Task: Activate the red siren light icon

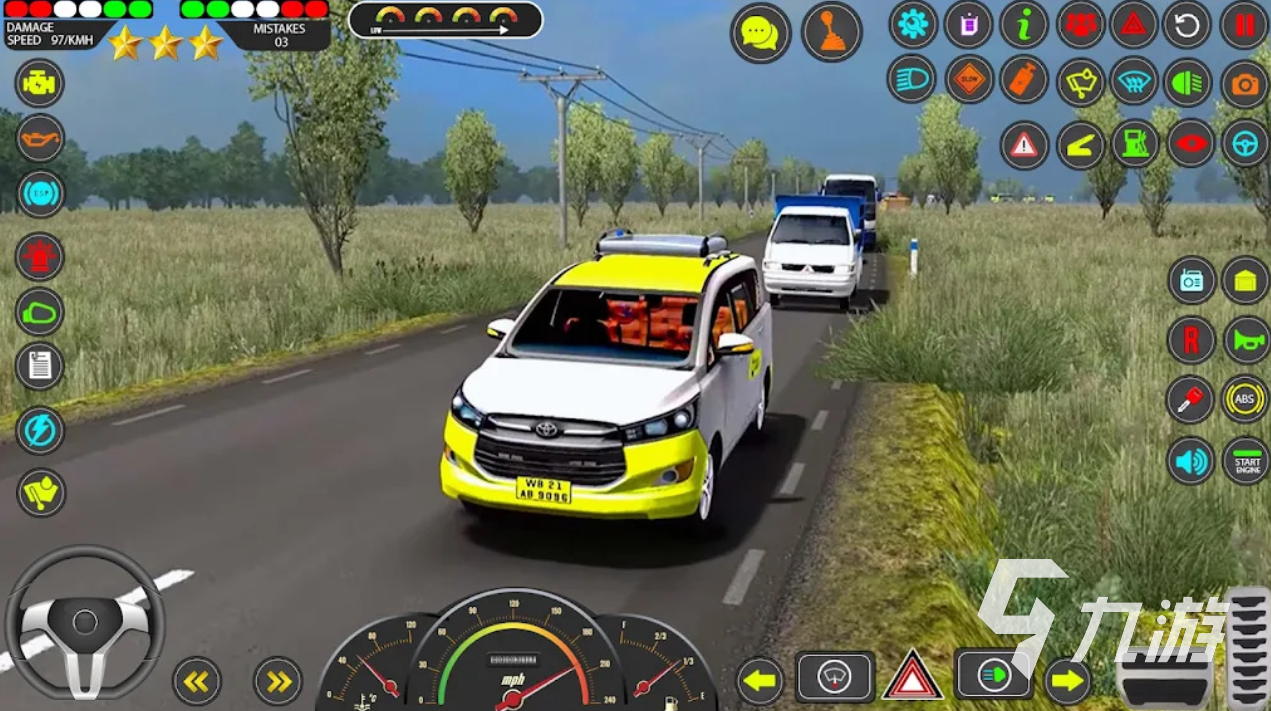Action: coord(40,257)
